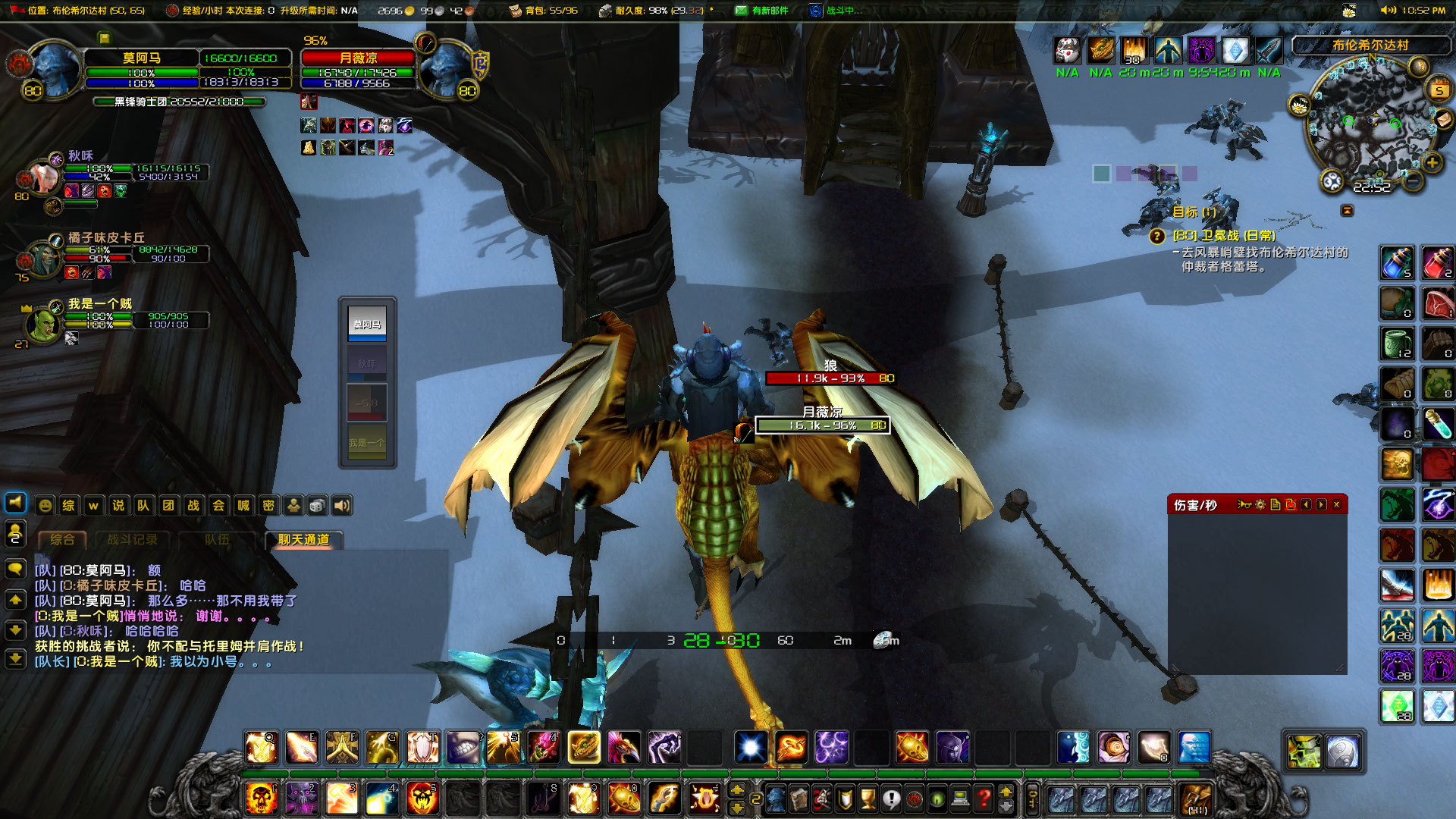Open the LFG eye icon below the minimap
Viewport: 1456px width, 819px height.
click(x=1332, y=180)
